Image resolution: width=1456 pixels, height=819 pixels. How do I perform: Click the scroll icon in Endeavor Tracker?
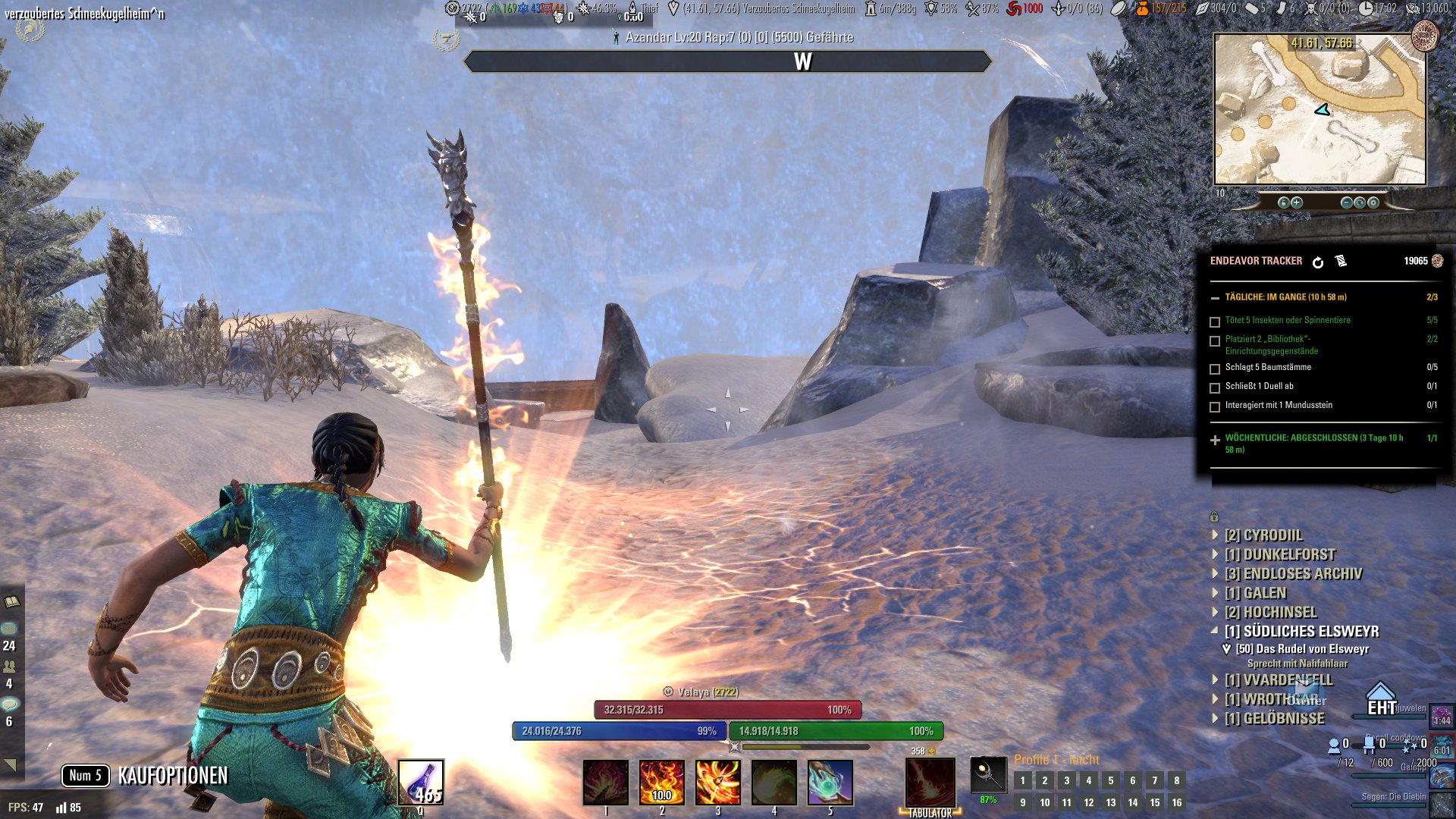tap(1341, 261)
